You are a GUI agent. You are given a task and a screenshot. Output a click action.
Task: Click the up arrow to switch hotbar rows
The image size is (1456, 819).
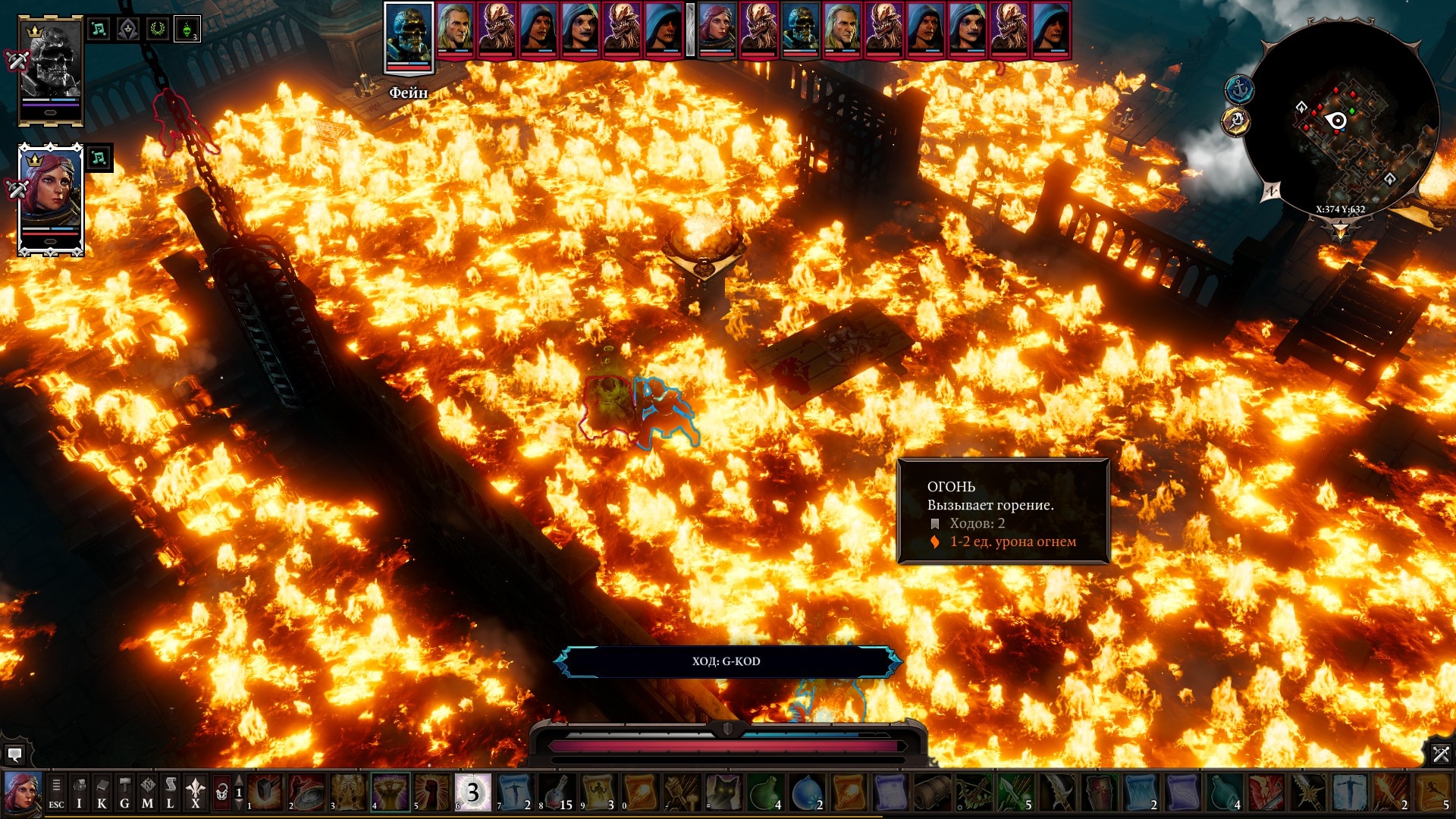point(238,779)
